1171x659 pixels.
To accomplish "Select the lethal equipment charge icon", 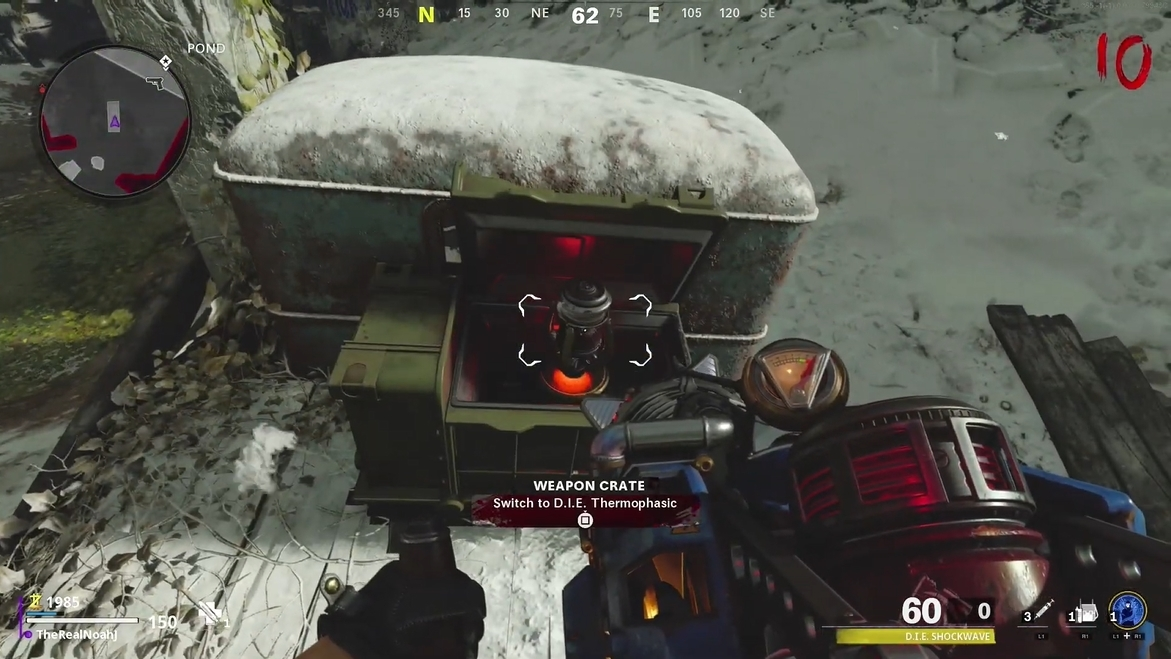I will (1085, 612).
